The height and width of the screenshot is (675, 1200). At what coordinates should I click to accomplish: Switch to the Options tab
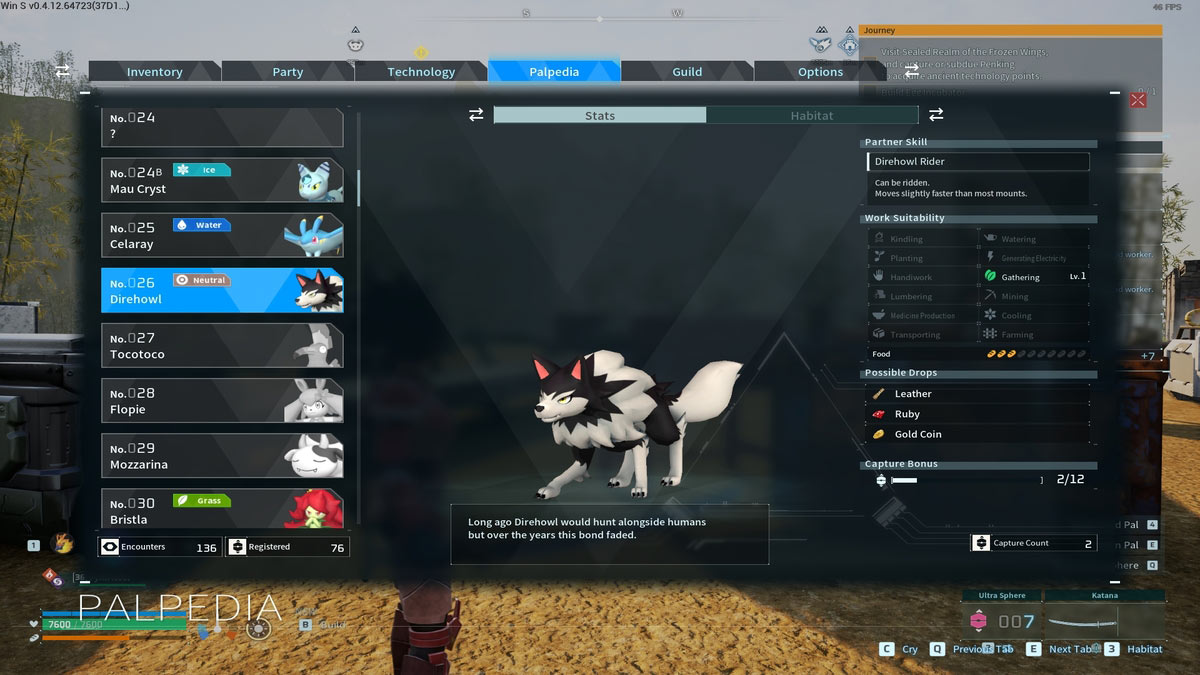pyautogui.click(x=820, y=72)
